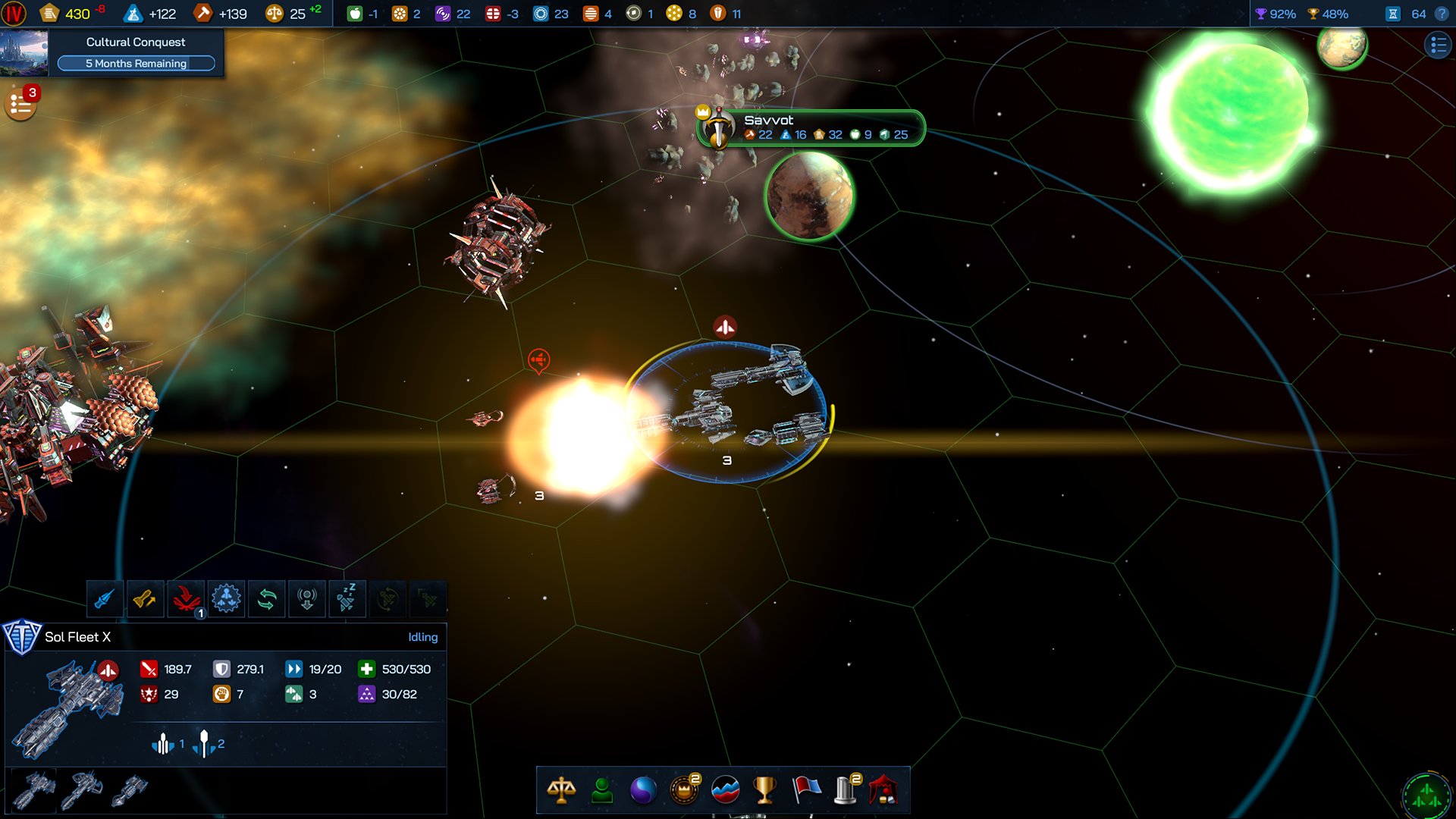Activate the yellow ship upgrade arrow action
This screenshot has height=819, width=1456.
(x=145, y=599)
